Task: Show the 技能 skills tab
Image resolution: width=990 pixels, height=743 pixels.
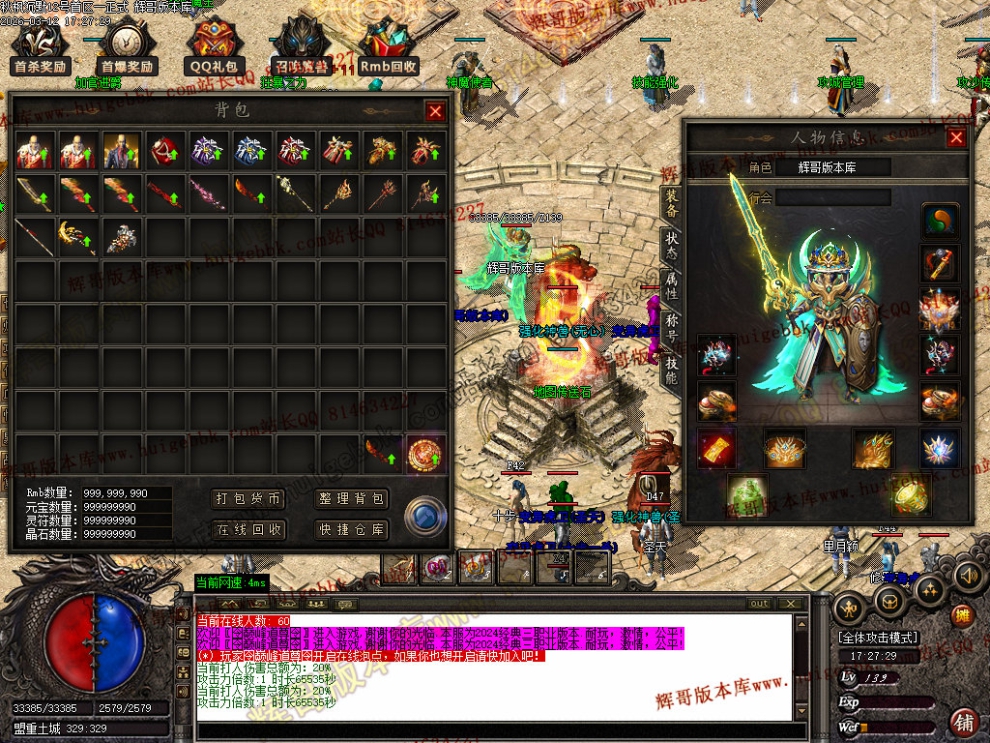Action: pyautogui.click(x=672, y=372)
